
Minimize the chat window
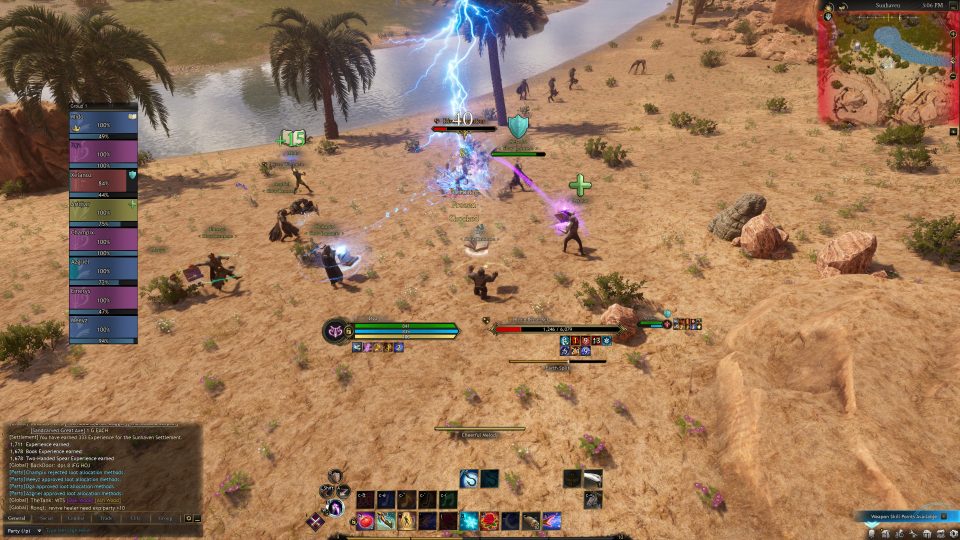point(198,518)
